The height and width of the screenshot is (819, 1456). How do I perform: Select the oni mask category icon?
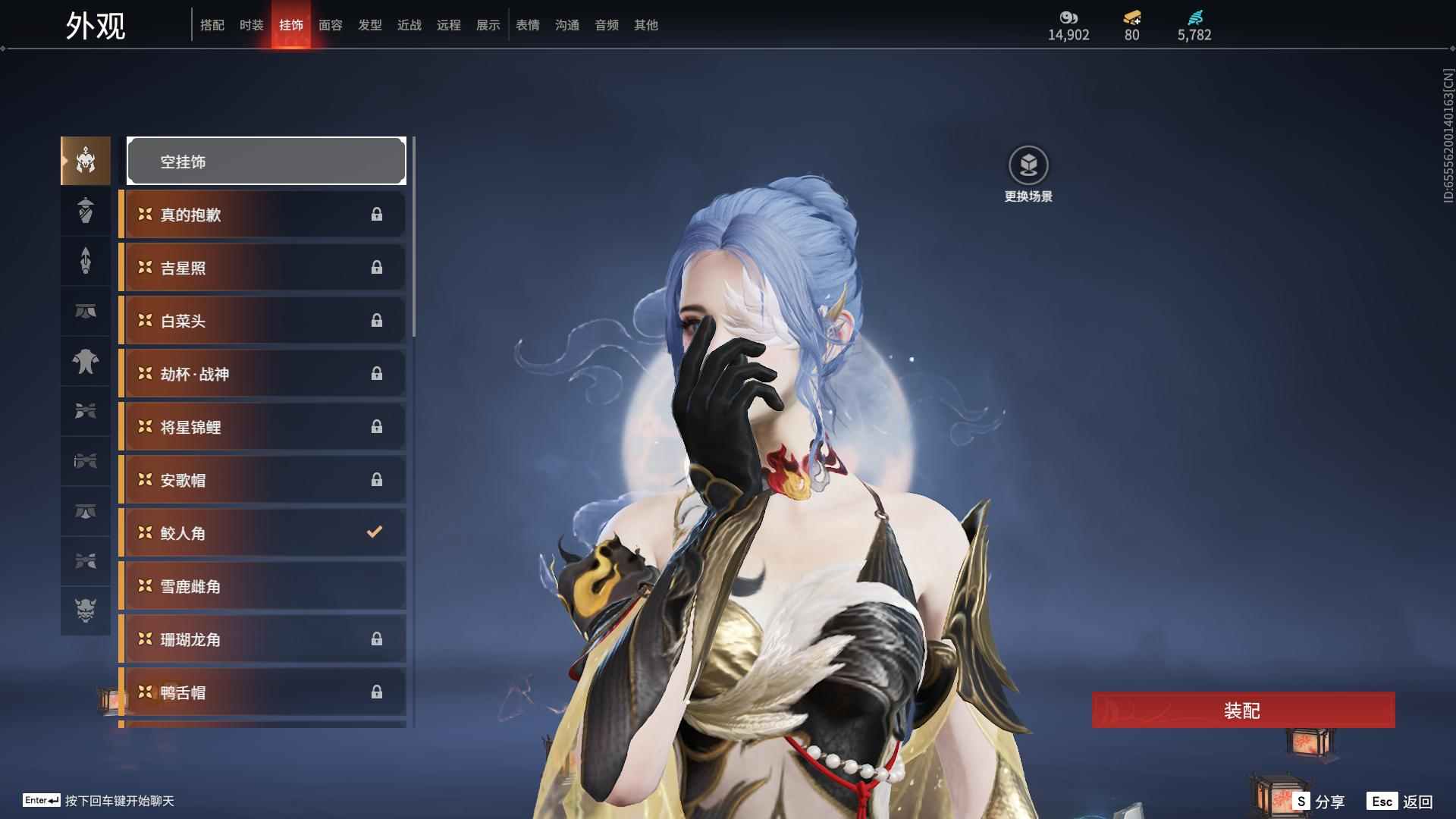pos(86,610)
